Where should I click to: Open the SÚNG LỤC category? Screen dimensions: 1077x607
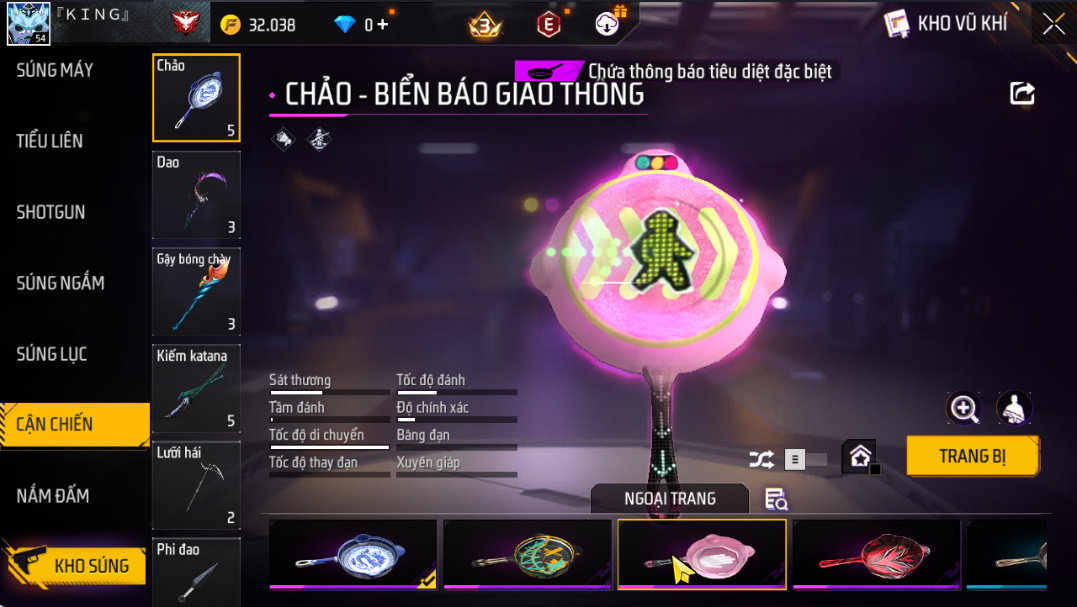coord(52,354)
